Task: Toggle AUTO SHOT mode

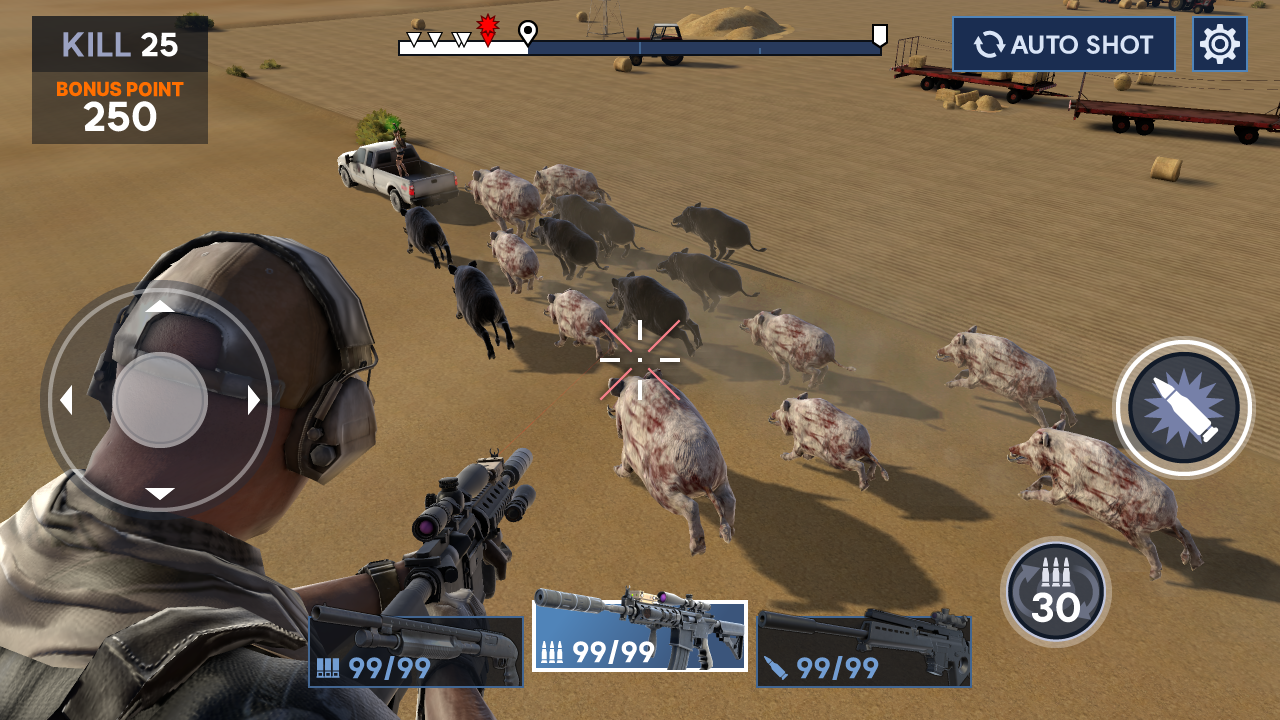Action: pos(1063,44)
